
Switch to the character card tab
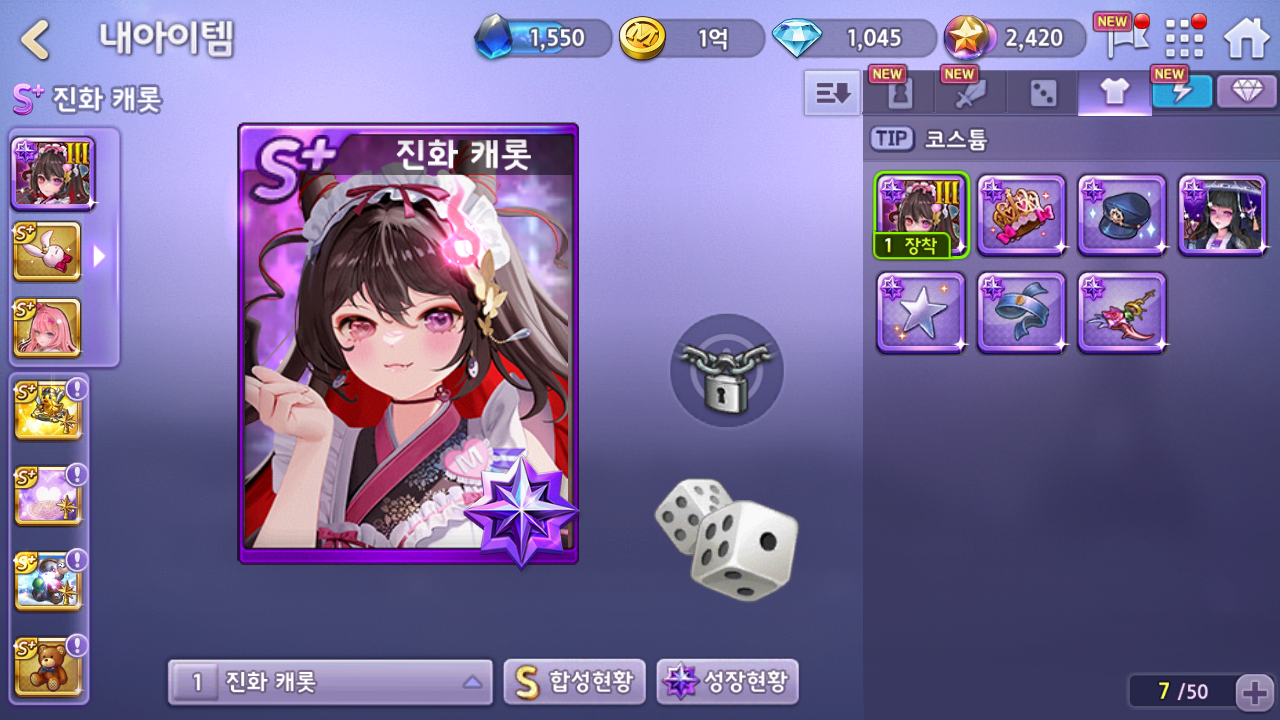coord(898,93)
